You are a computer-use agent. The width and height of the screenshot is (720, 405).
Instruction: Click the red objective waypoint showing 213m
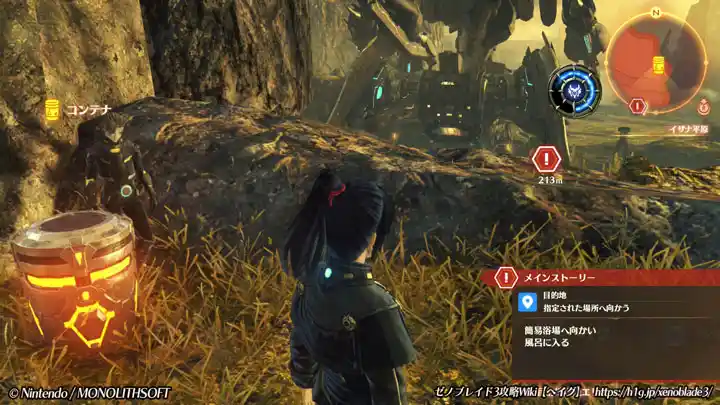[546, 158]
